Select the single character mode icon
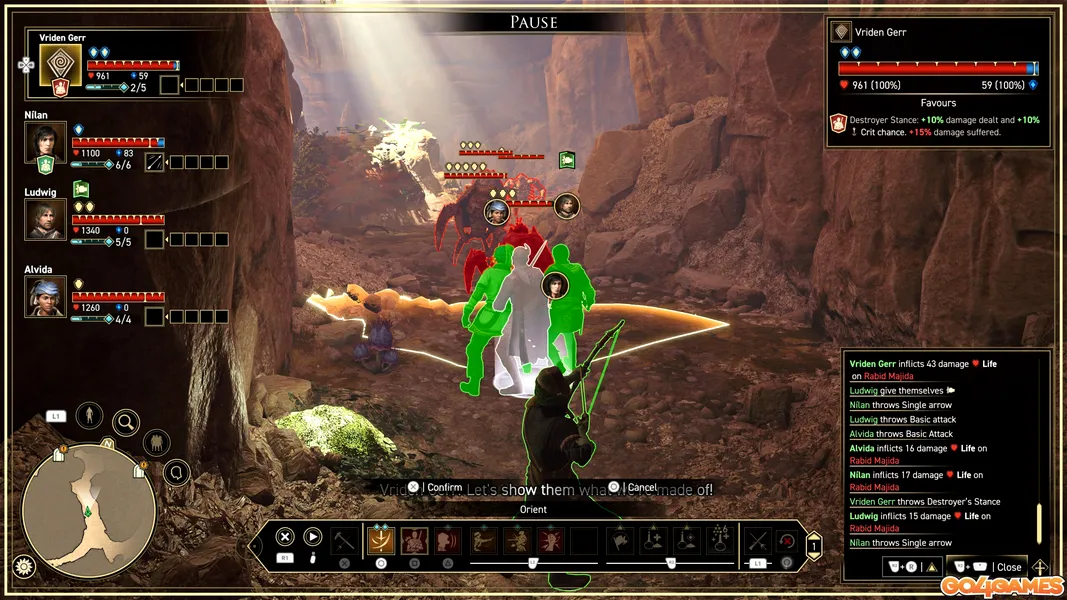Viewport: 1067px width, 600px height. (90, 414)
